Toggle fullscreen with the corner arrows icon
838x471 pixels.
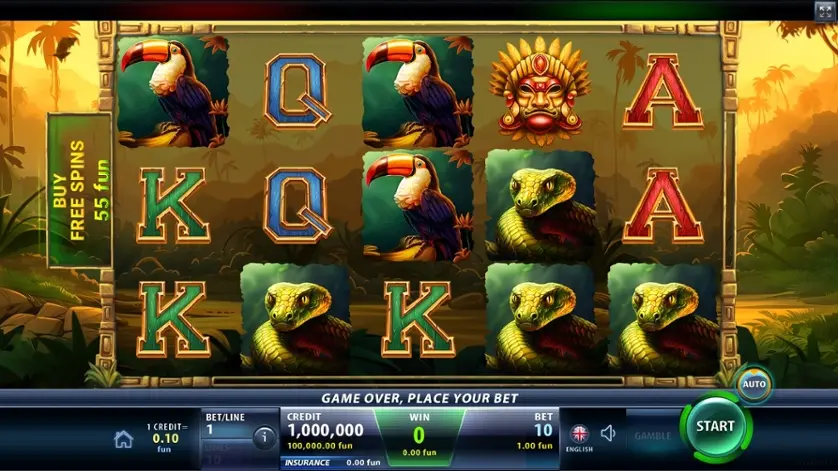click(x=823, y=10)
